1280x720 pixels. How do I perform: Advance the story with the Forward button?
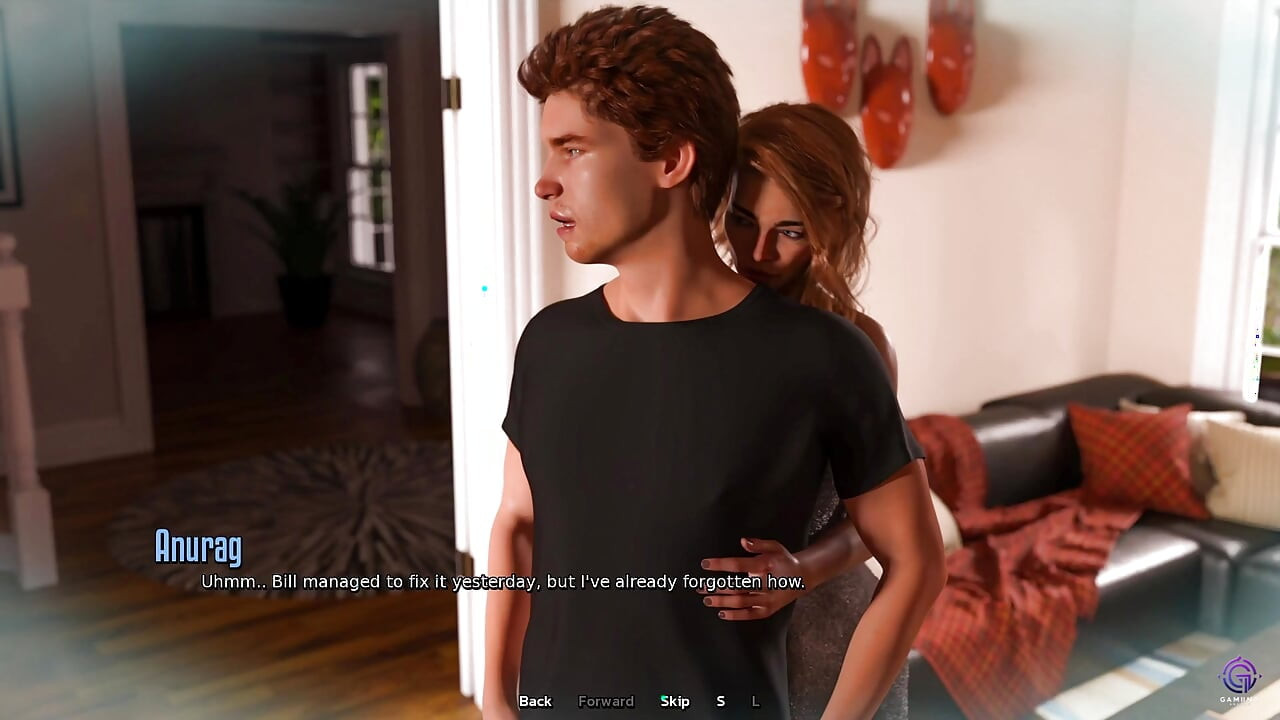(x=606, y=701)
